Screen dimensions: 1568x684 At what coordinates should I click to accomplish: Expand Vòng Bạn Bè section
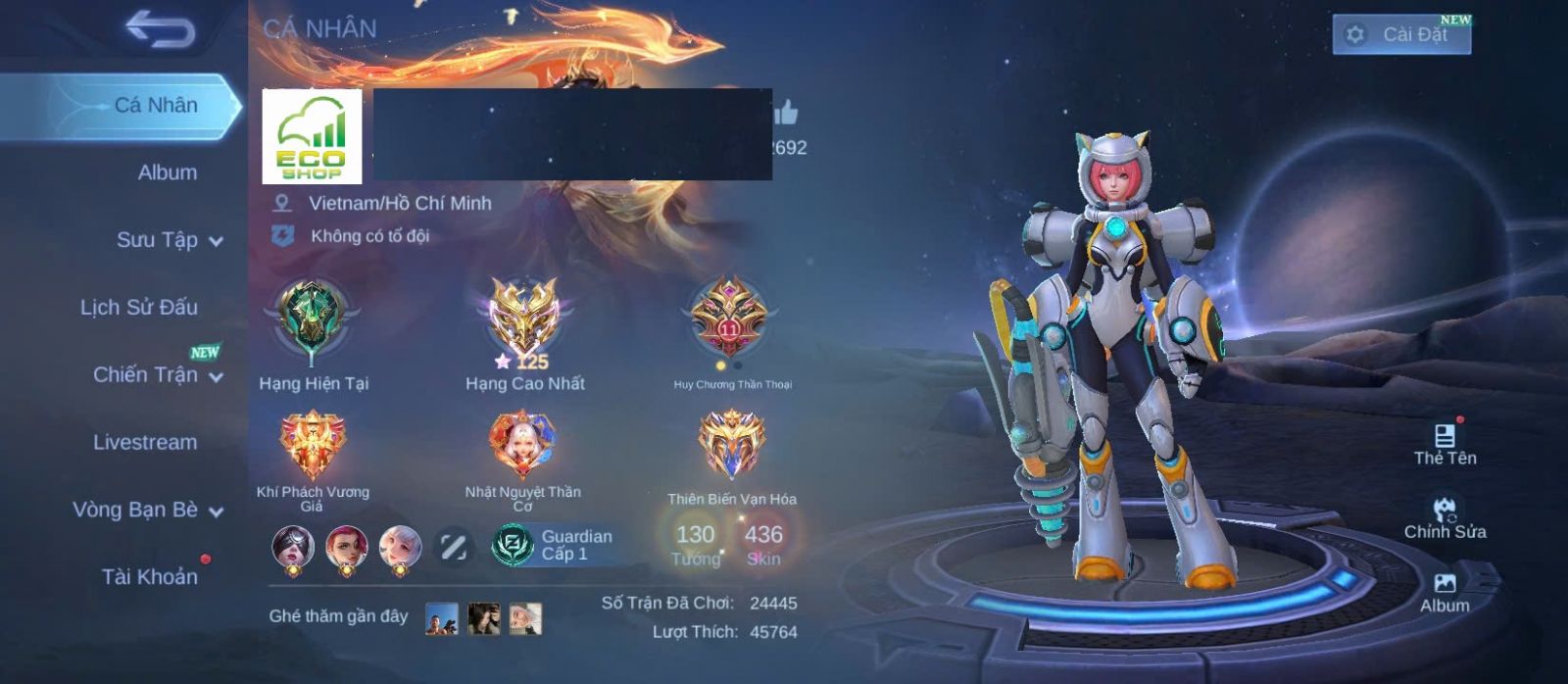point(147,510)
